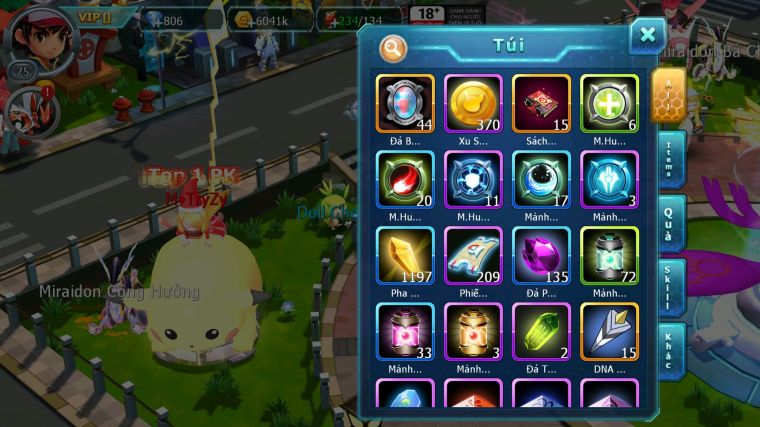Switch to the Items tab

pos(671,159)
